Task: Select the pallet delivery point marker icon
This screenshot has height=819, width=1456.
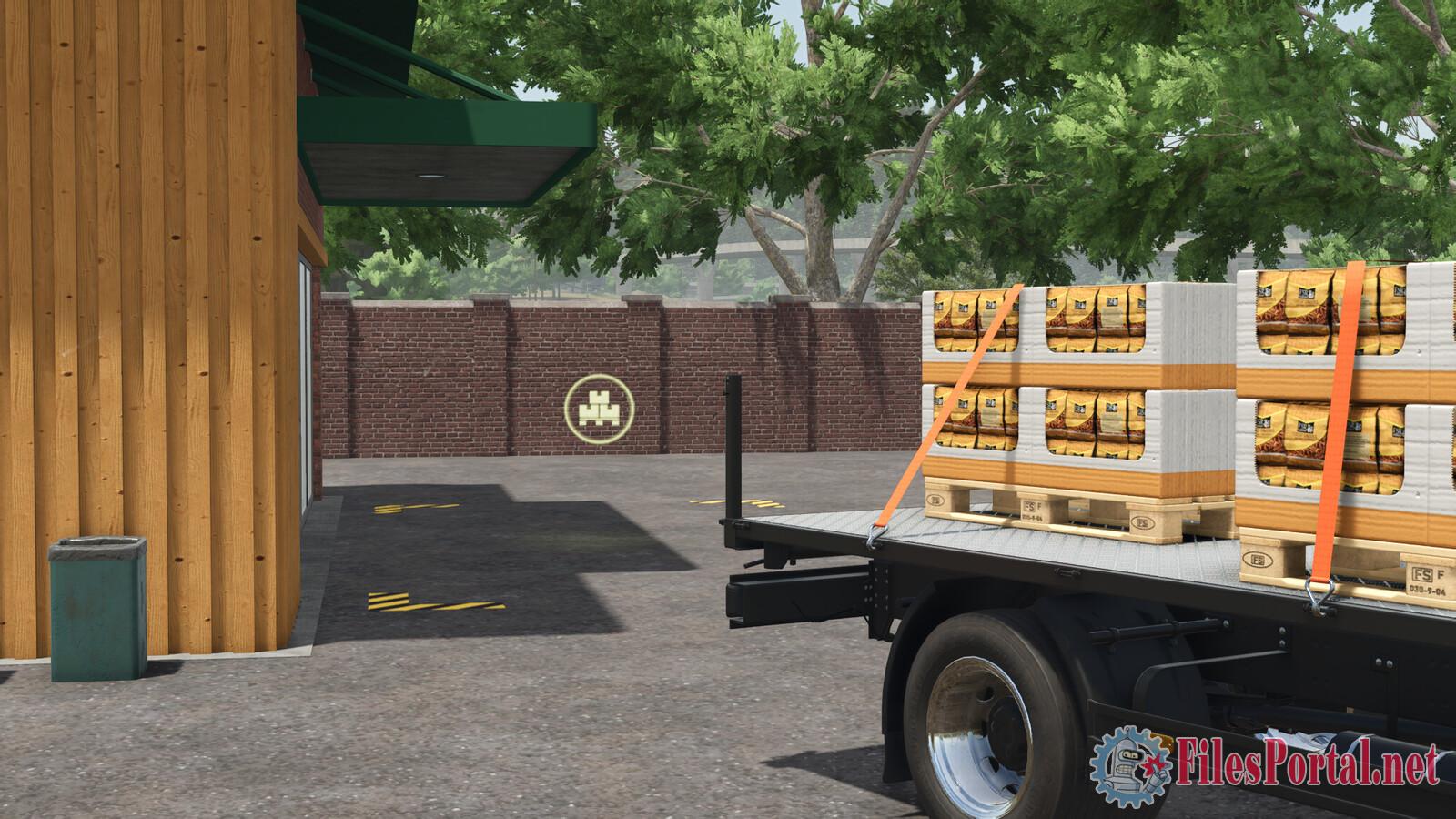Action: click(x=598, y=407)
